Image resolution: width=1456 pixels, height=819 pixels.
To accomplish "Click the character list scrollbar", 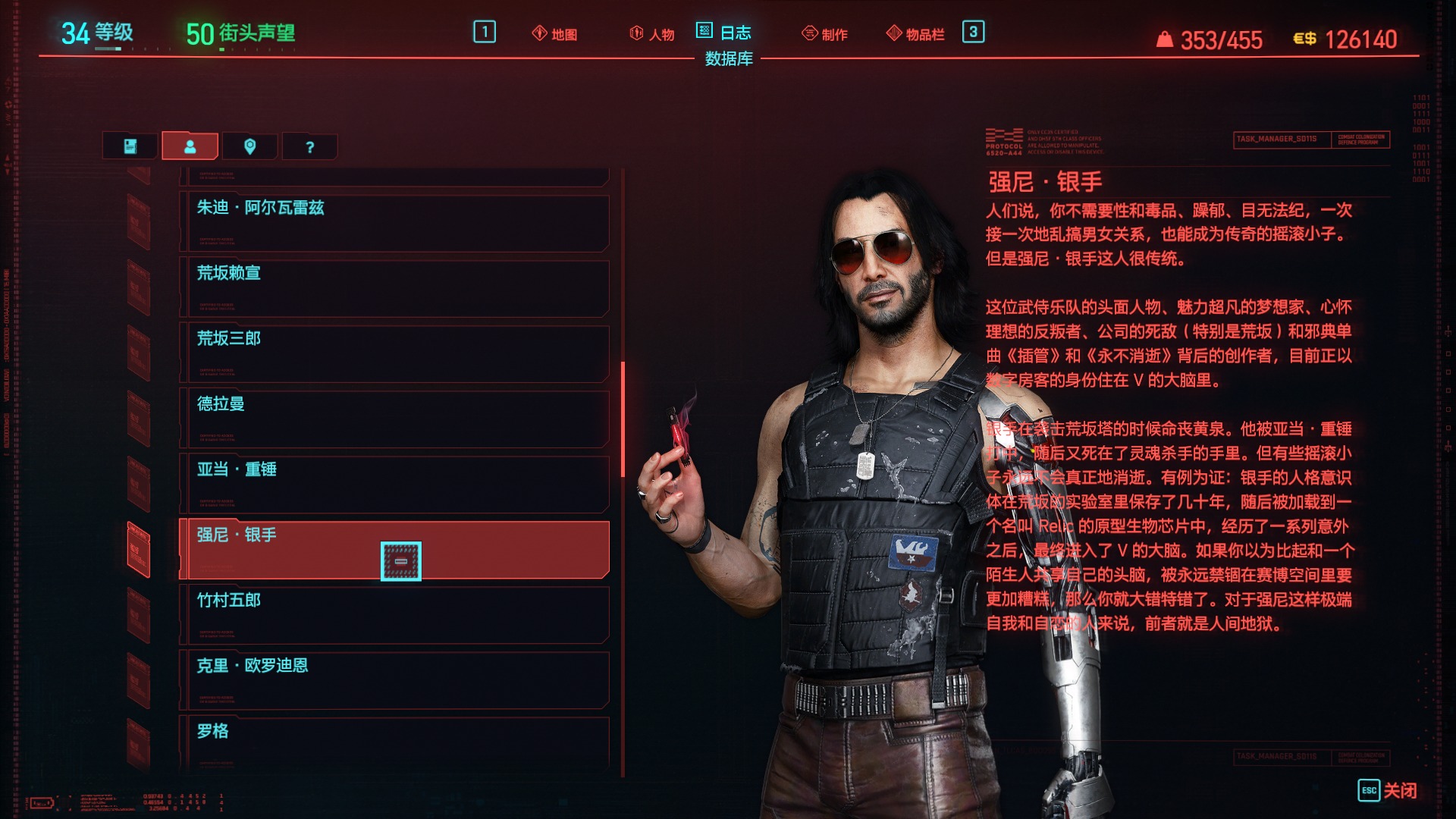I will (623, 419).
